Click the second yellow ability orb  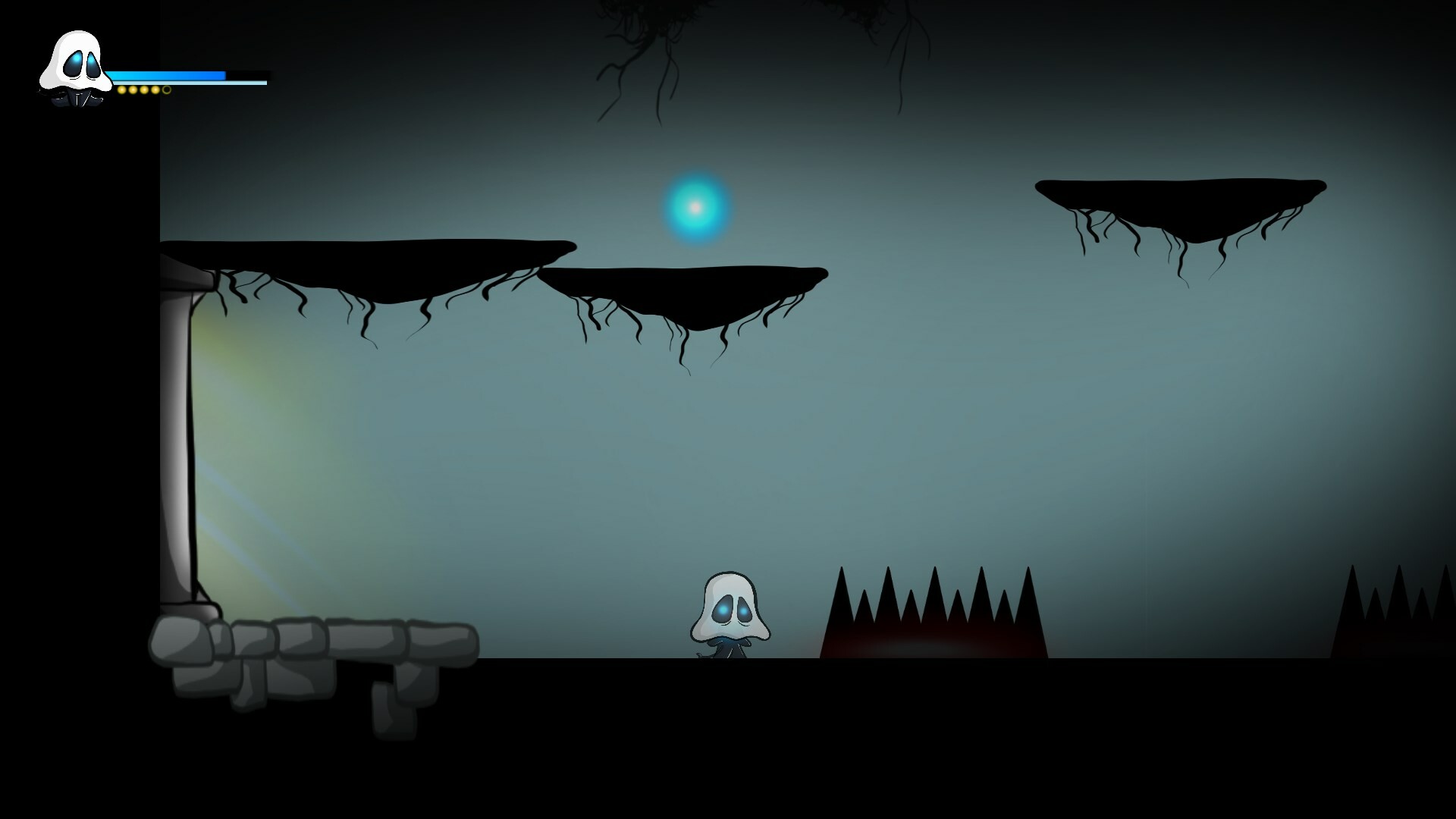click(133, 89)
